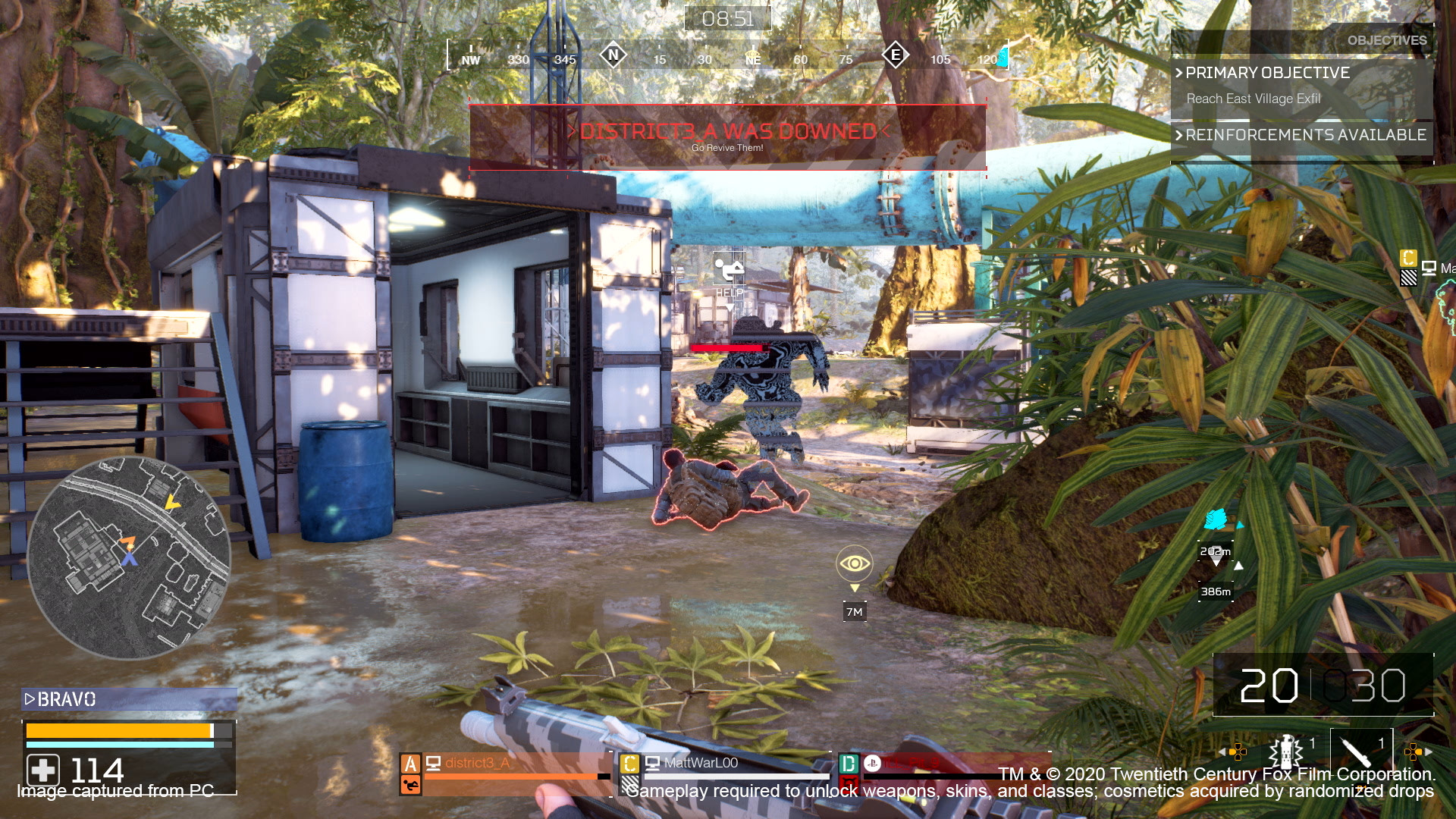Image resolution: width=1456 pixels, height=819 pixels.
Task: Click the flashbang grenade inventory icon
Action: coord(1287,751)
